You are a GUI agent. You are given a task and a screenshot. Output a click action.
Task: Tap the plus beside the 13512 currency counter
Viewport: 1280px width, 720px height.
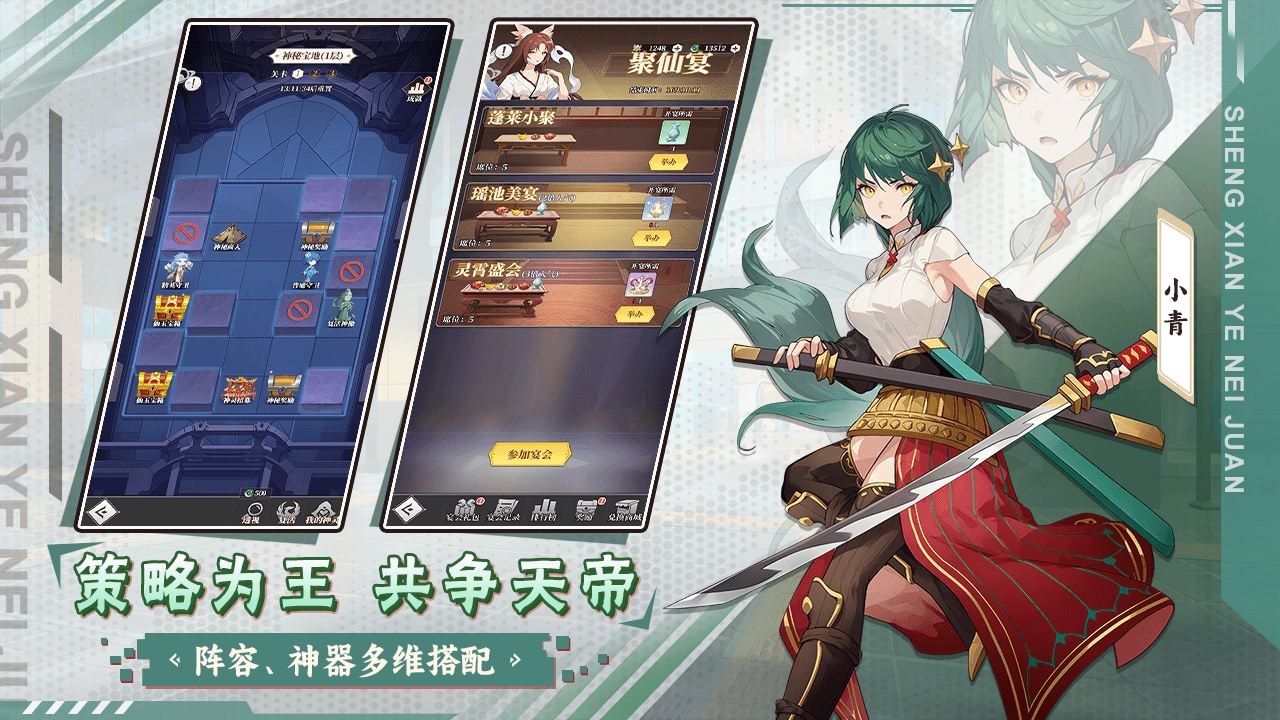(x=735, y=48)
